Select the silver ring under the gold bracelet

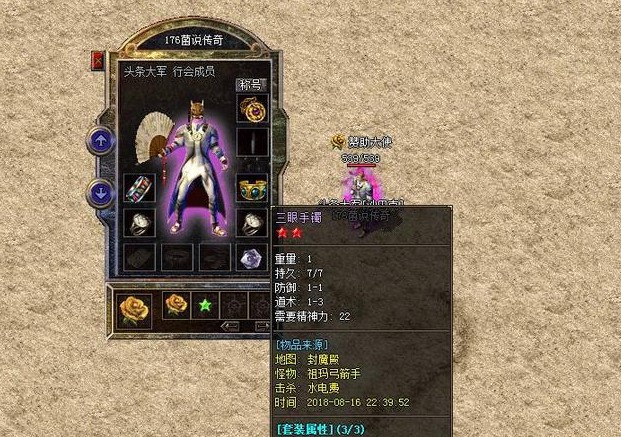[x=251, y=223]
